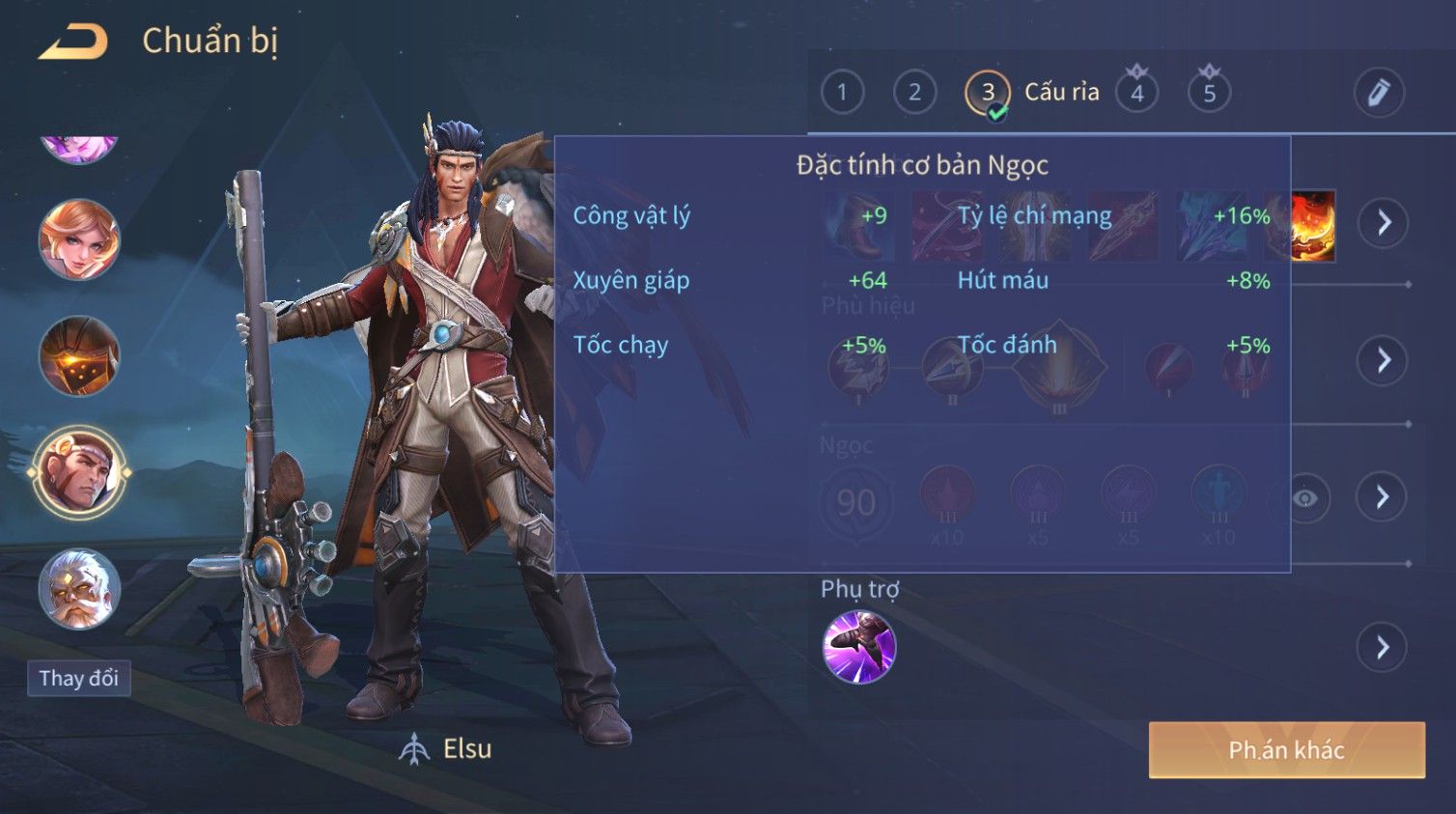Select the highlighted Elsu hero portrait
1456x814 pixels.
pos(79,473)
